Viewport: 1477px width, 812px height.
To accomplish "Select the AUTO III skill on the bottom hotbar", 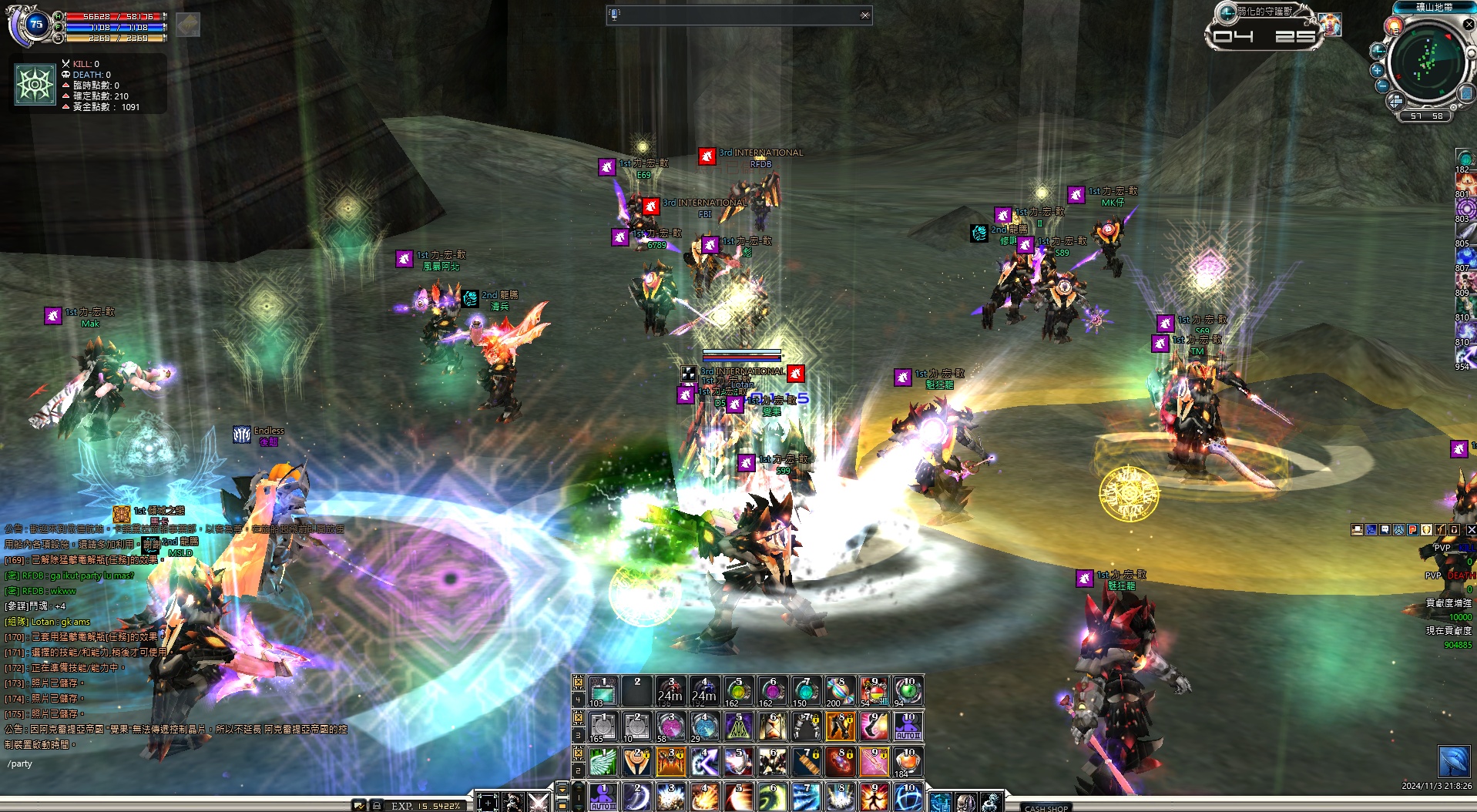I will click(603, 797).
